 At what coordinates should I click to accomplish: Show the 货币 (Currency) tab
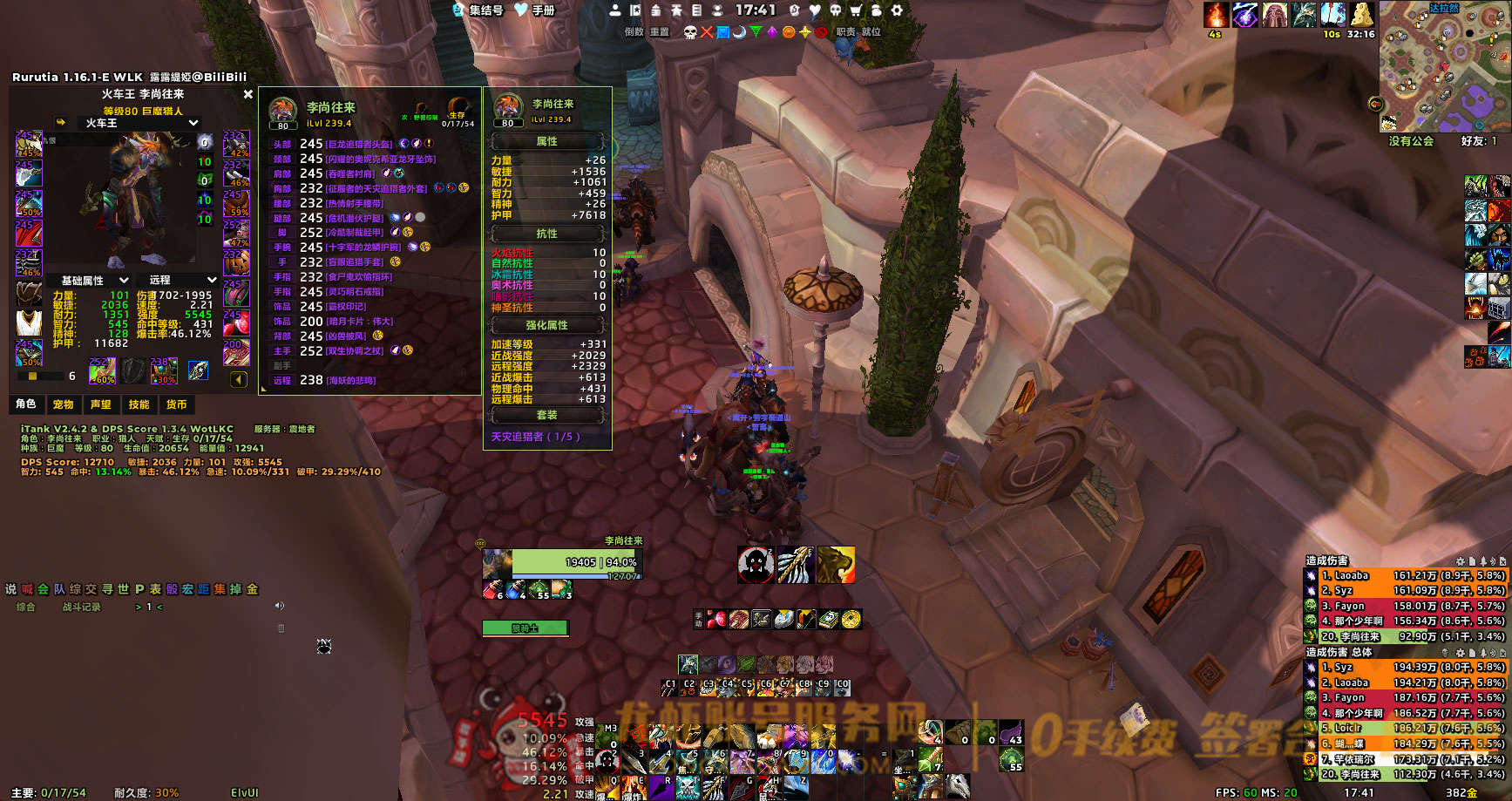coord(177,404)
